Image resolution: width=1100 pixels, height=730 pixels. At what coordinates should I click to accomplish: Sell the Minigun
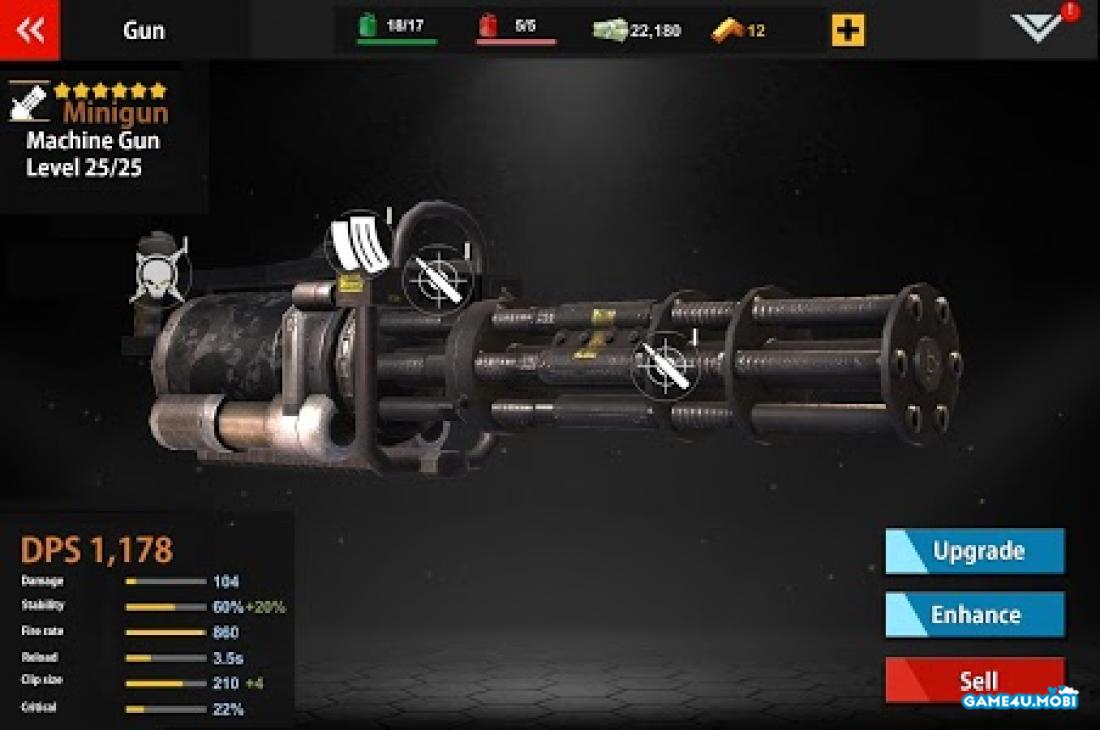(975, 680)
